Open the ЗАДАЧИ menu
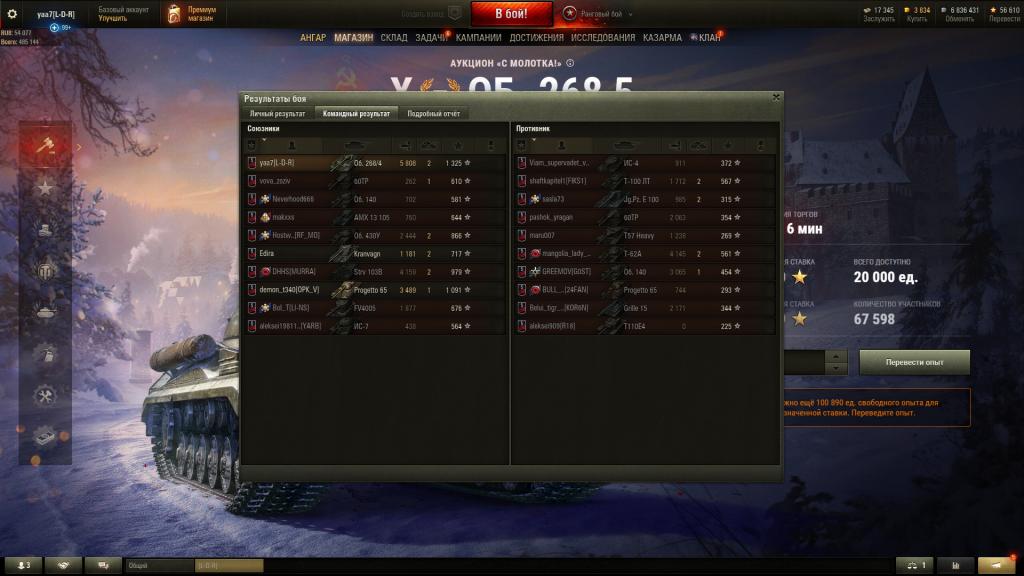This screenshot has width=1024, height=576. (431, 38)
